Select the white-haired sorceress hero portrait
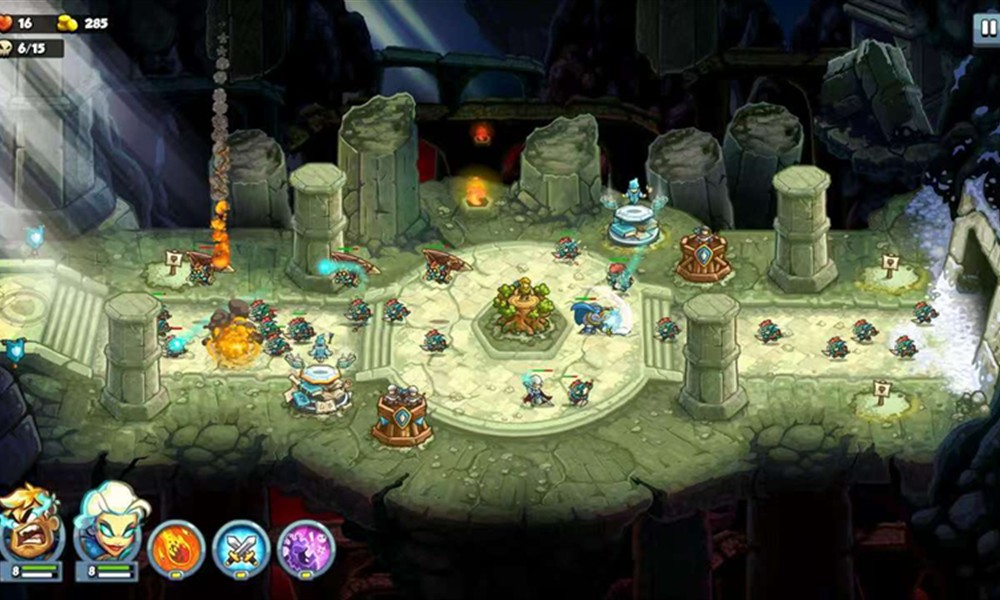Viewport: 1000px width, 600px height. (x=108, y=525)
